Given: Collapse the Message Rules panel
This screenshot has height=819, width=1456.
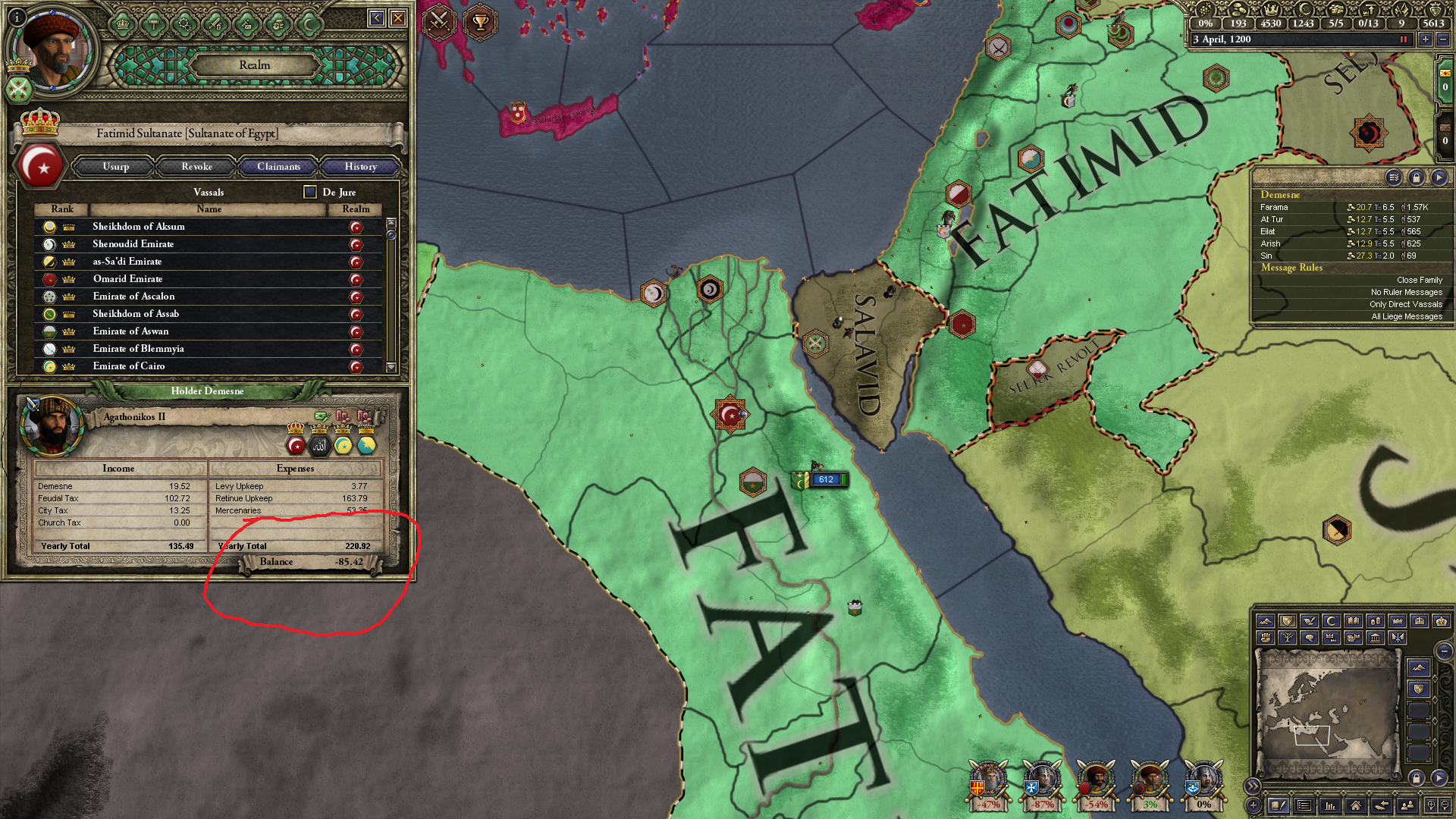Looking at the screenshot, I should pos(1291,267).
